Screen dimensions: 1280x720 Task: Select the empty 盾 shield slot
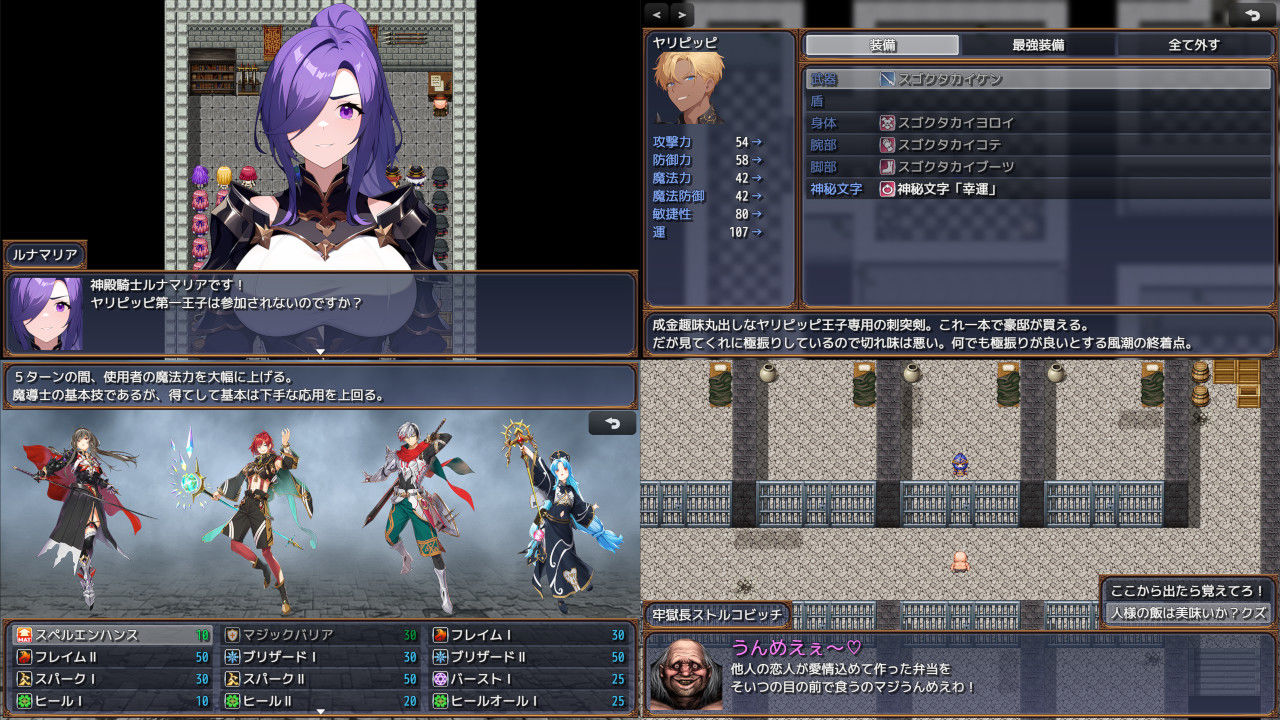[x=1038, y=101]
